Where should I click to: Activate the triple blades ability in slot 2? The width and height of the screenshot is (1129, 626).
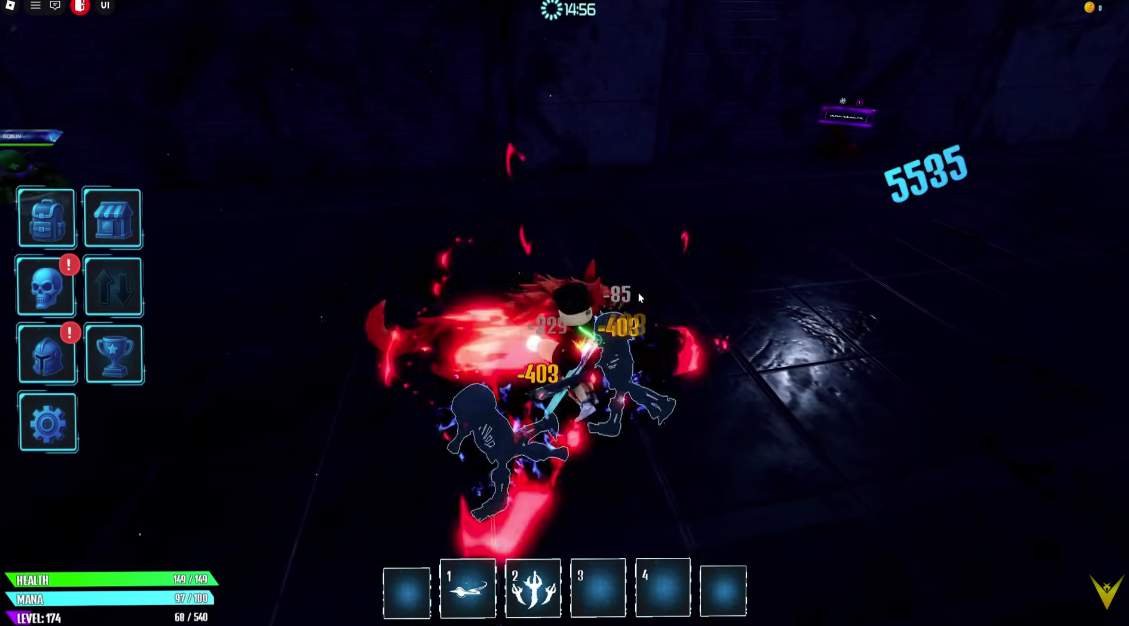pyautogui.click(x=533, y=589)
